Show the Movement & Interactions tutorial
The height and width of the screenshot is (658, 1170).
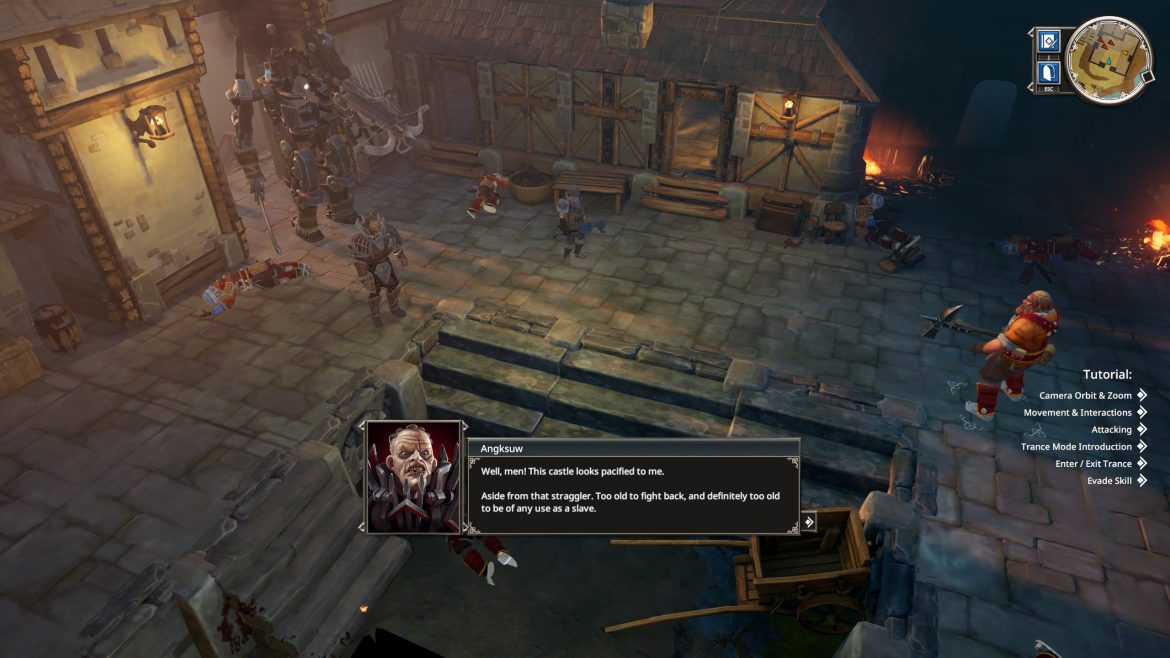pyautogui.click(x=1077, y=413)
